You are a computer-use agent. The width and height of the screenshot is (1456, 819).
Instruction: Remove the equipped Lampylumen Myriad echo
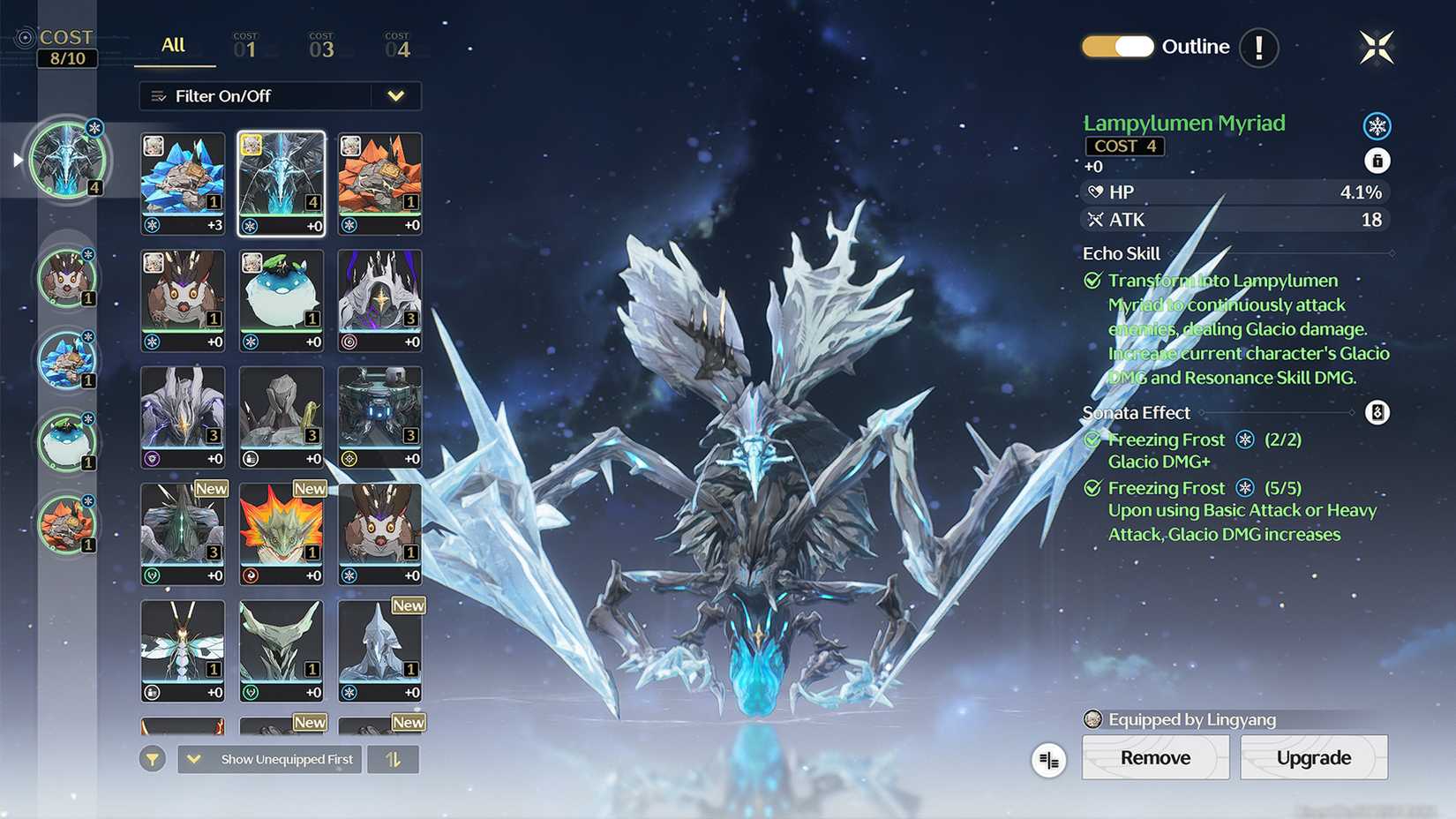pyautogui.click(x=1155, y=757)
